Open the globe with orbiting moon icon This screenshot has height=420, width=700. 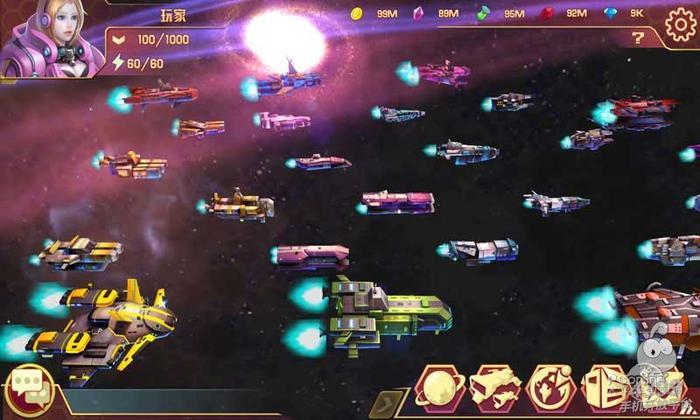click(x=550, y=390)
